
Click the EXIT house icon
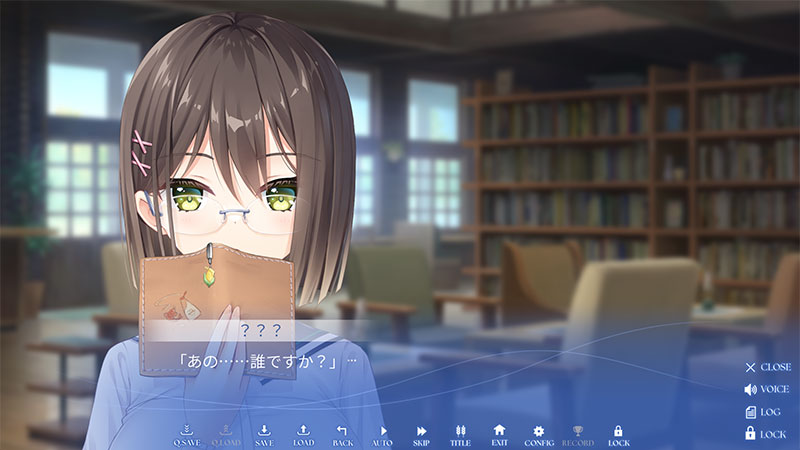click(x=499, y=434)
